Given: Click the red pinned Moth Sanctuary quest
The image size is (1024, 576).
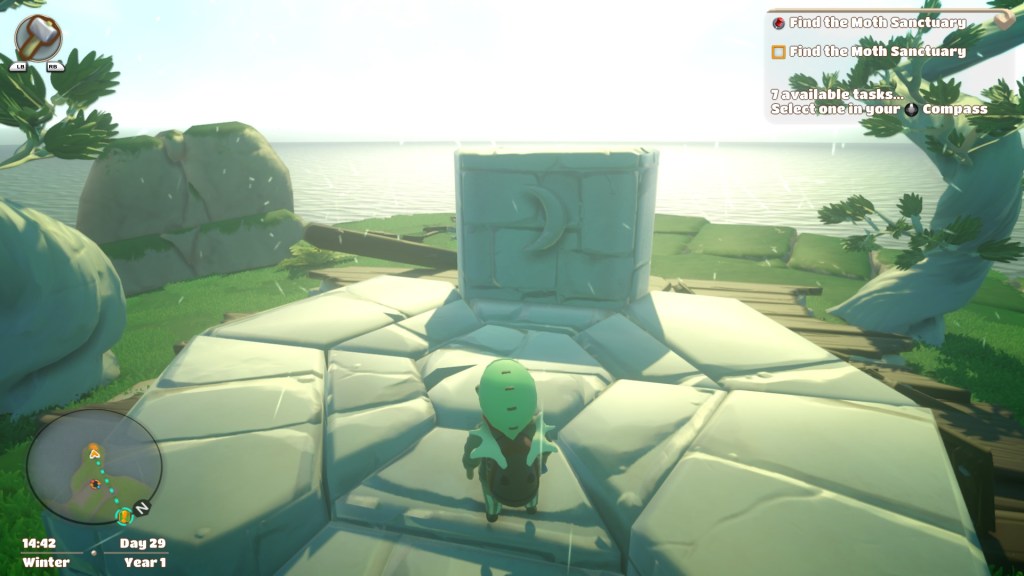Looking at the screenshot, I should pyautogui.click(x=876, y=22).
